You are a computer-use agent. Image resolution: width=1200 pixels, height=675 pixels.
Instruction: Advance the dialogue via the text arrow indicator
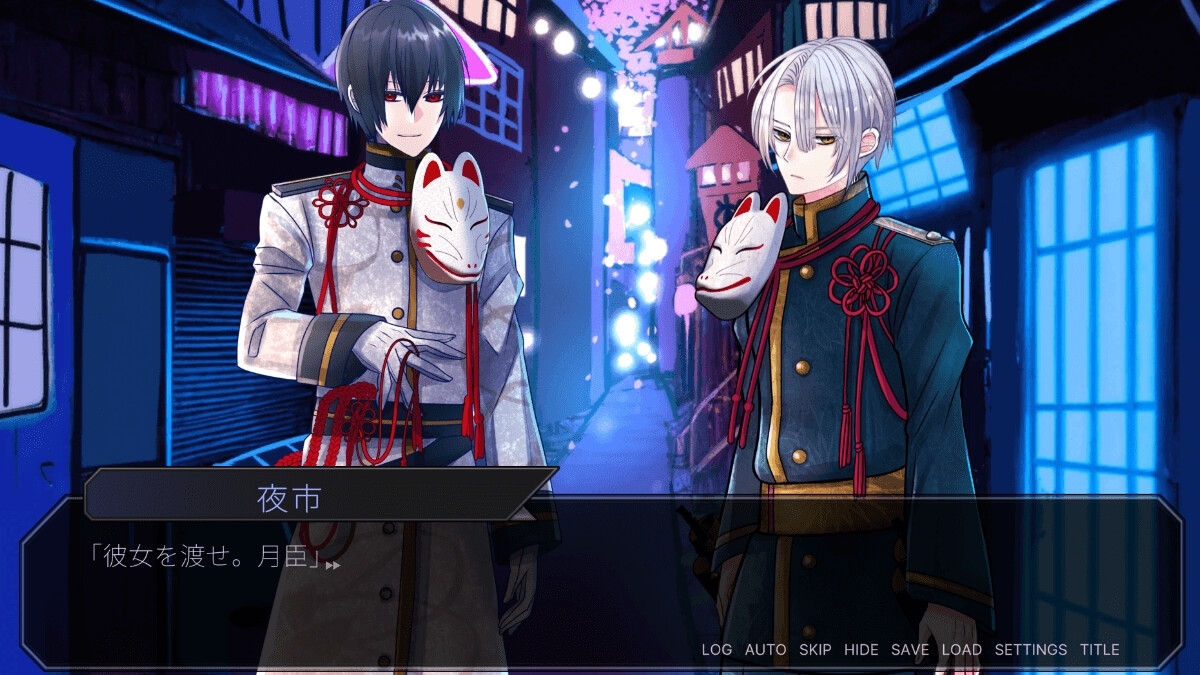[x=333, y=566]
